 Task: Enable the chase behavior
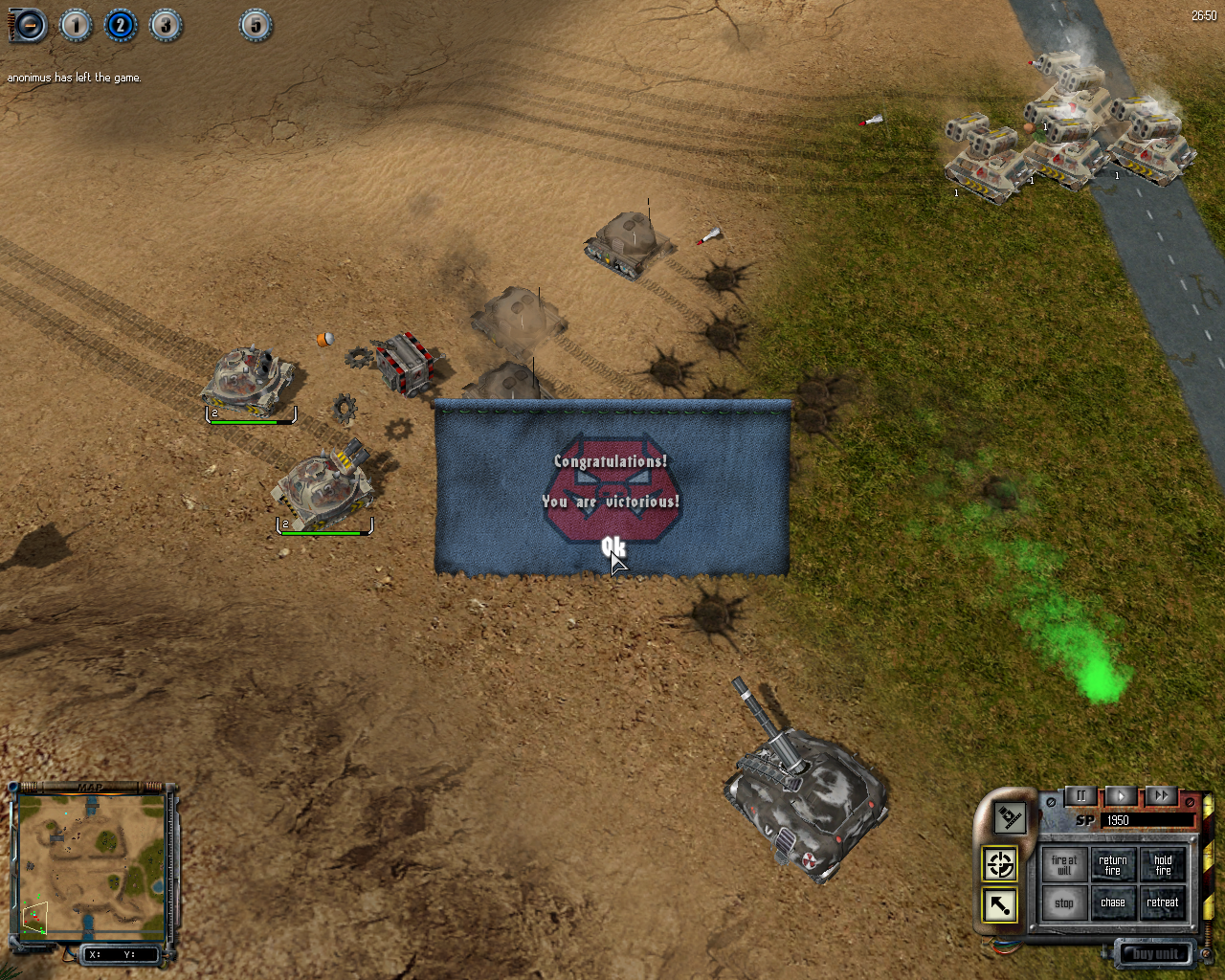1113,902
